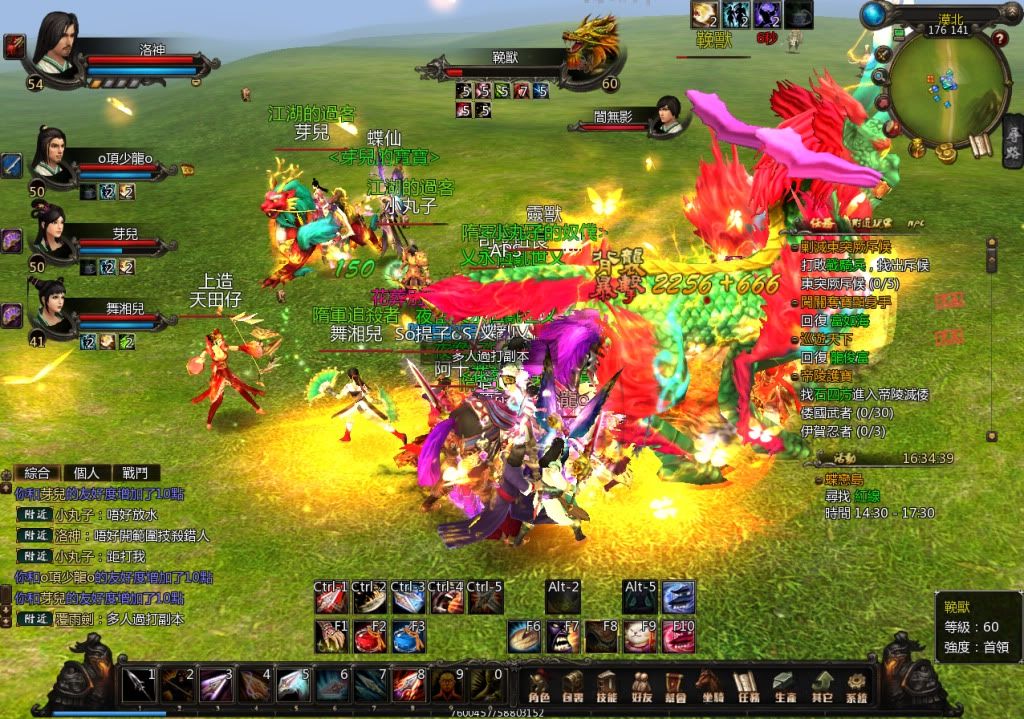This screenshot has width=1024, height=719.
Task: Open the 系統 system menu
Action: point(857,685)
